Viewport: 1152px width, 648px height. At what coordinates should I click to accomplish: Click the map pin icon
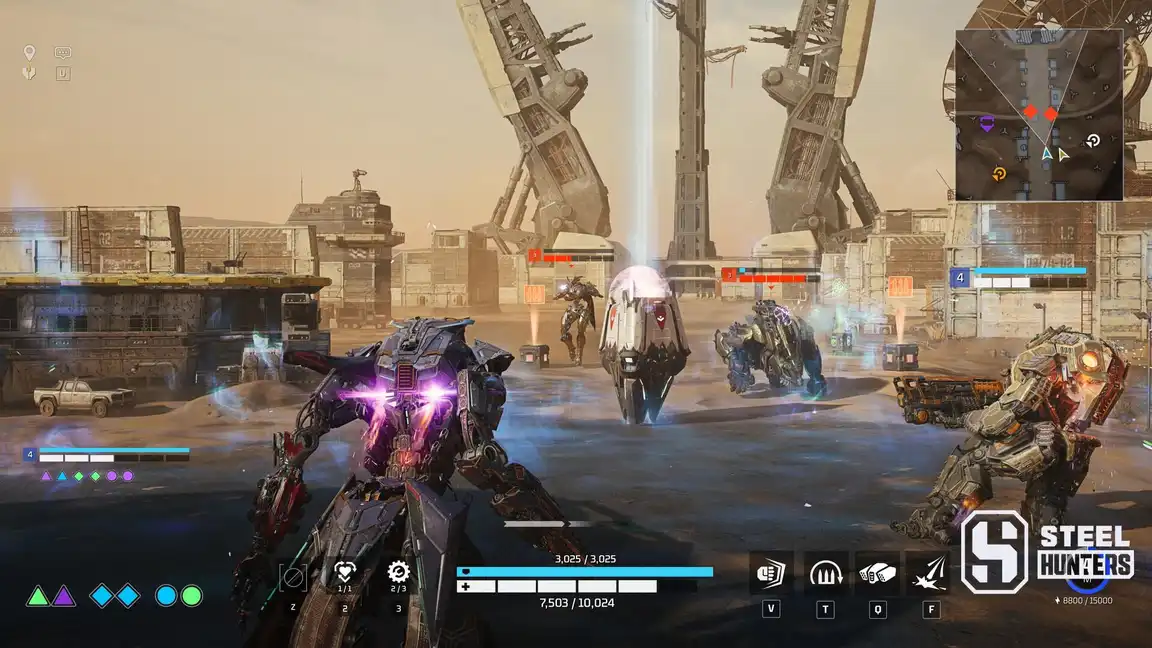[x=29, y=53]
